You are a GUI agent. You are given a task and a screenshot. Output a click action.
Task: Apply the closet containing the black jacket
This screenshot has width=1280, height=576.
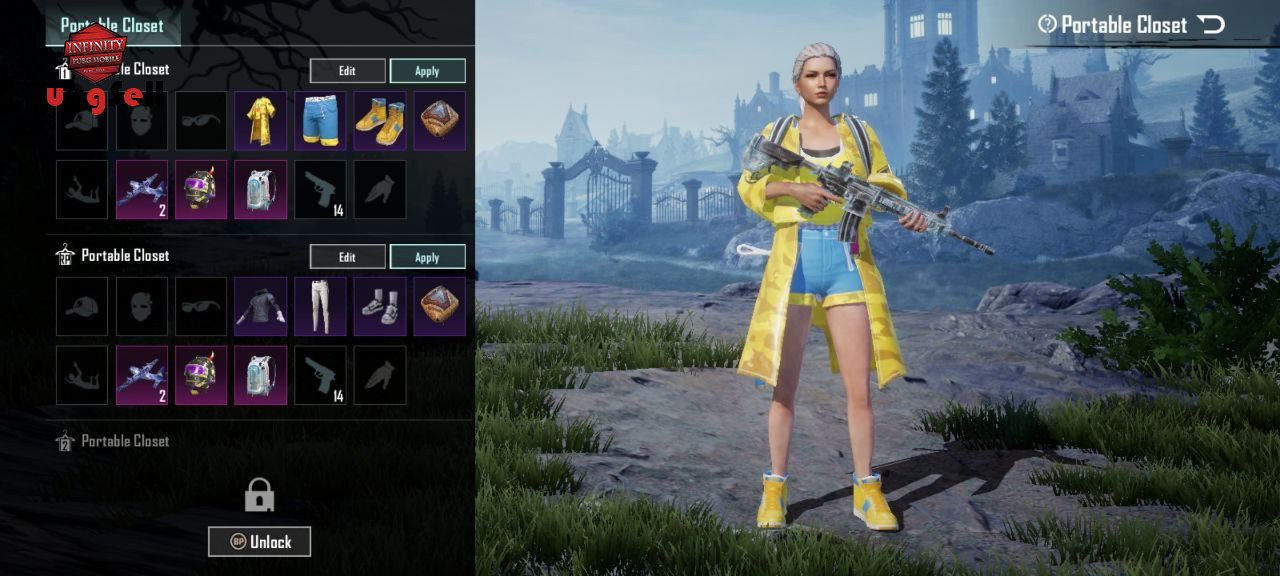[427, 257]
